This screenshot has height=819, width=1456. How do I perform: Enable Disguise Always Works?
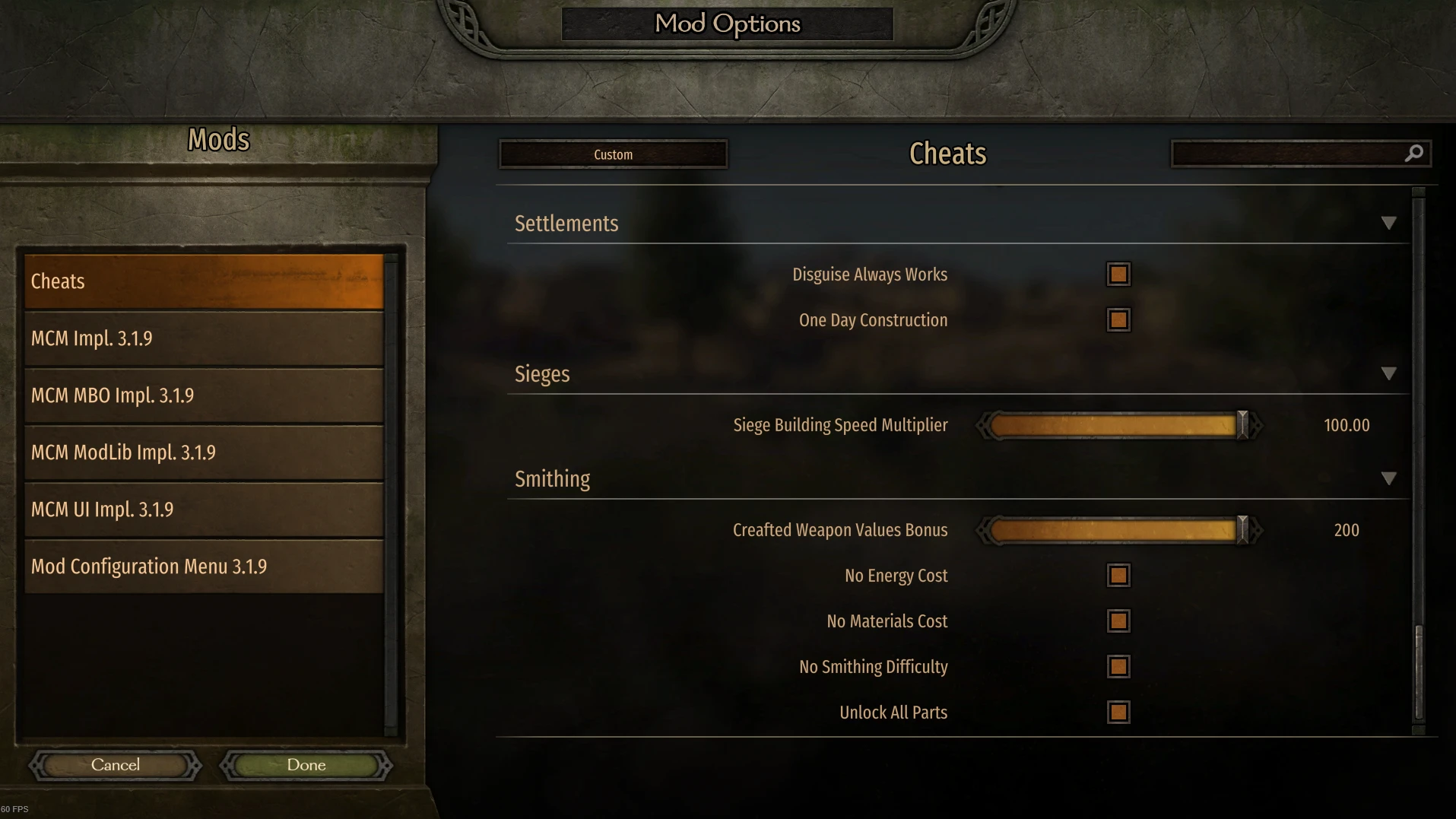(1117, 274)
